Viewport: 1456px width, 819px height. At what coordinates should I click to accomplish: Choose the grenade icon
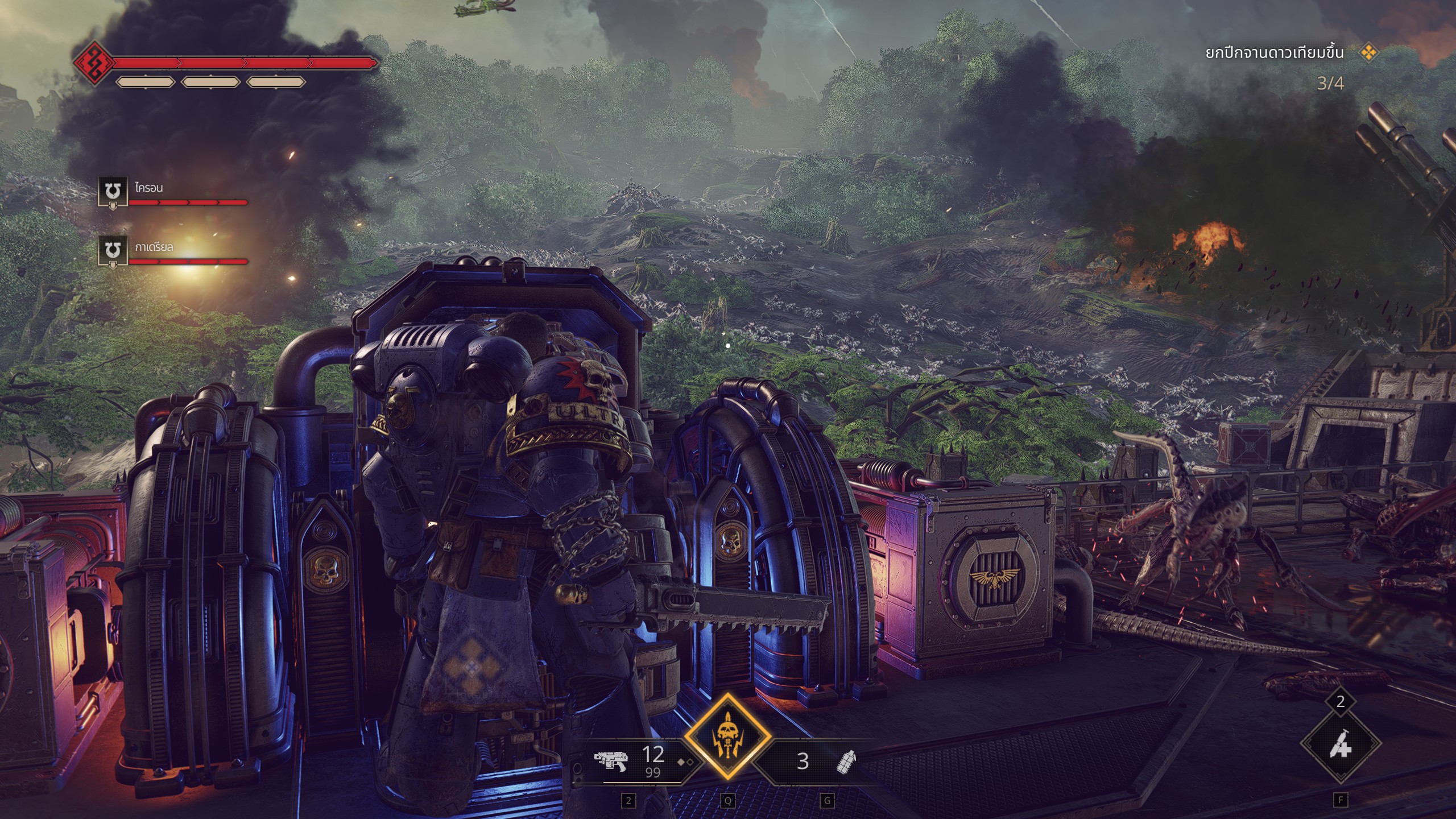(846, 760)
